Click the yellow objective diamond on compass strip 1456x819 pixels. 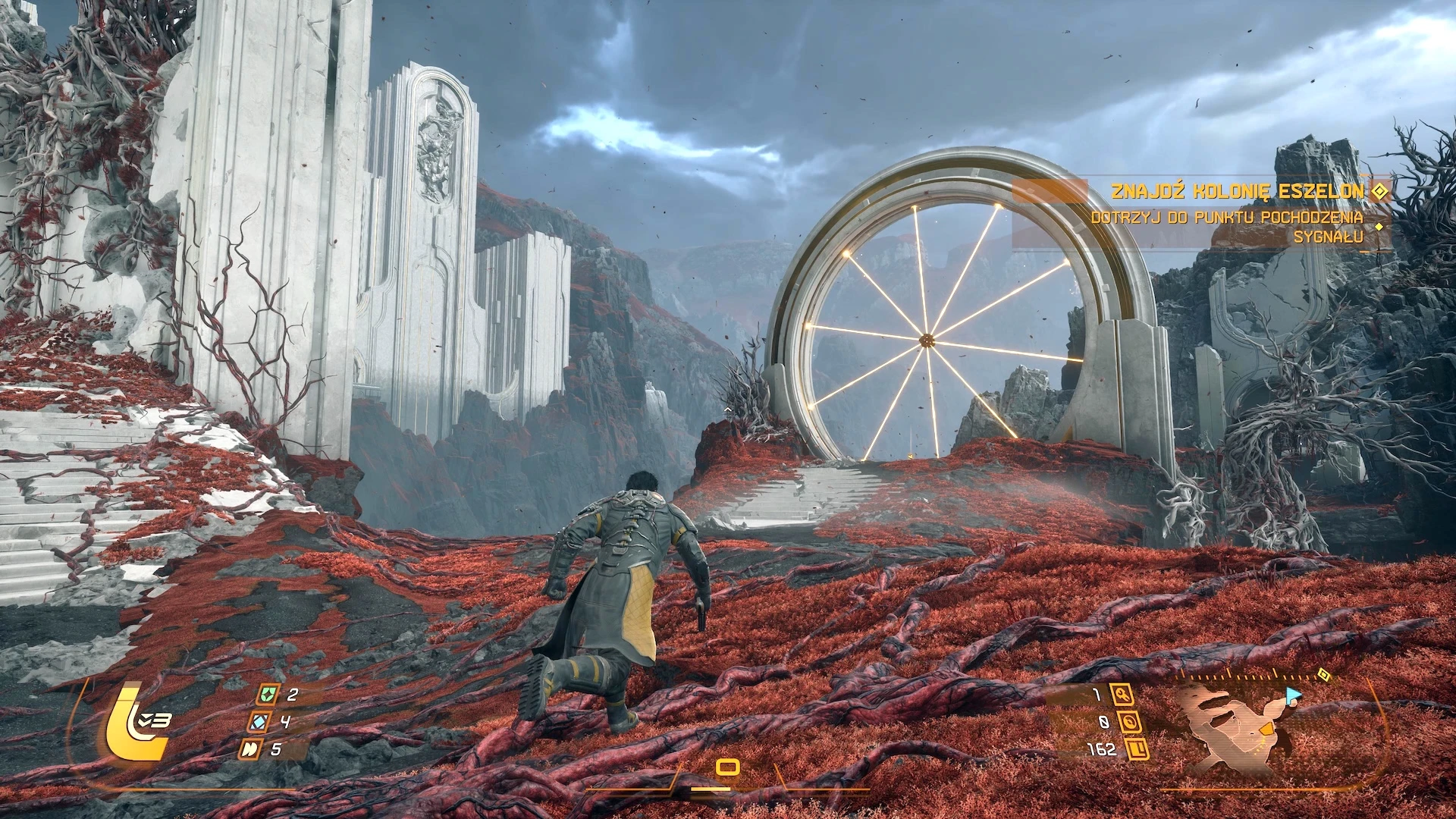click(1323, 674)
